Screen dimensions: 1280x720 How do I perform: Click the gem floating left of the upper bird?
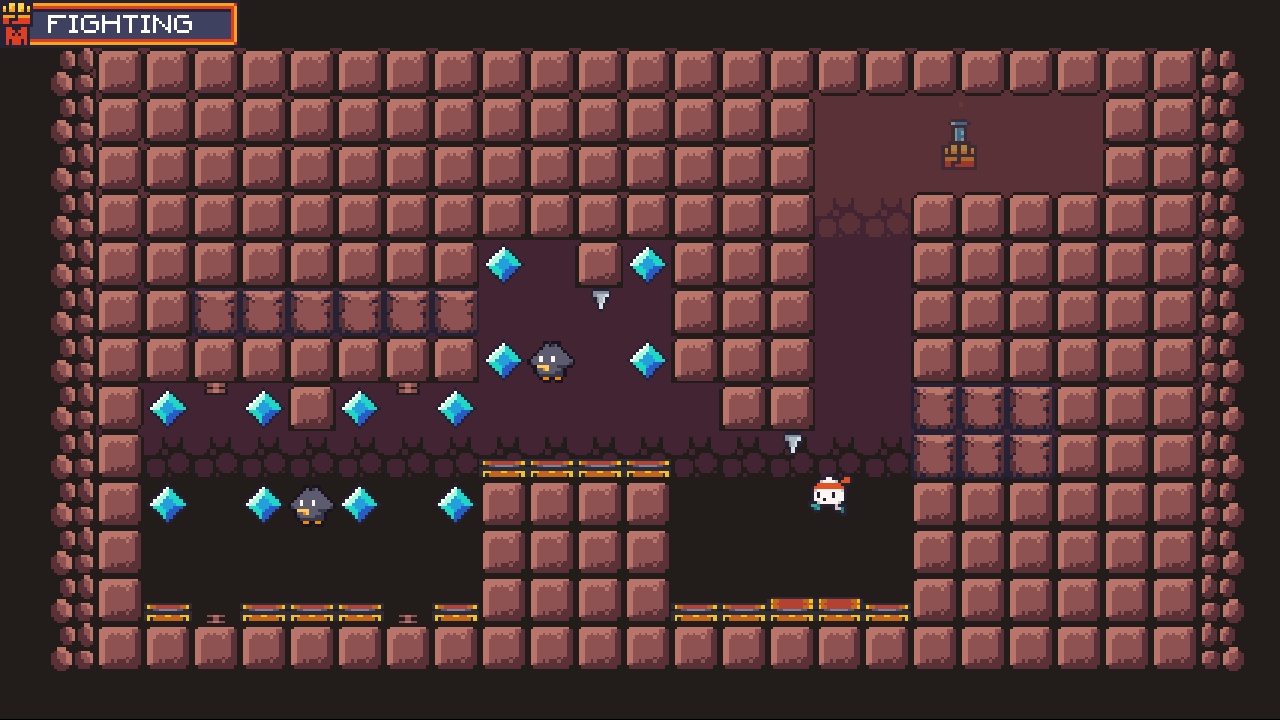502,360
